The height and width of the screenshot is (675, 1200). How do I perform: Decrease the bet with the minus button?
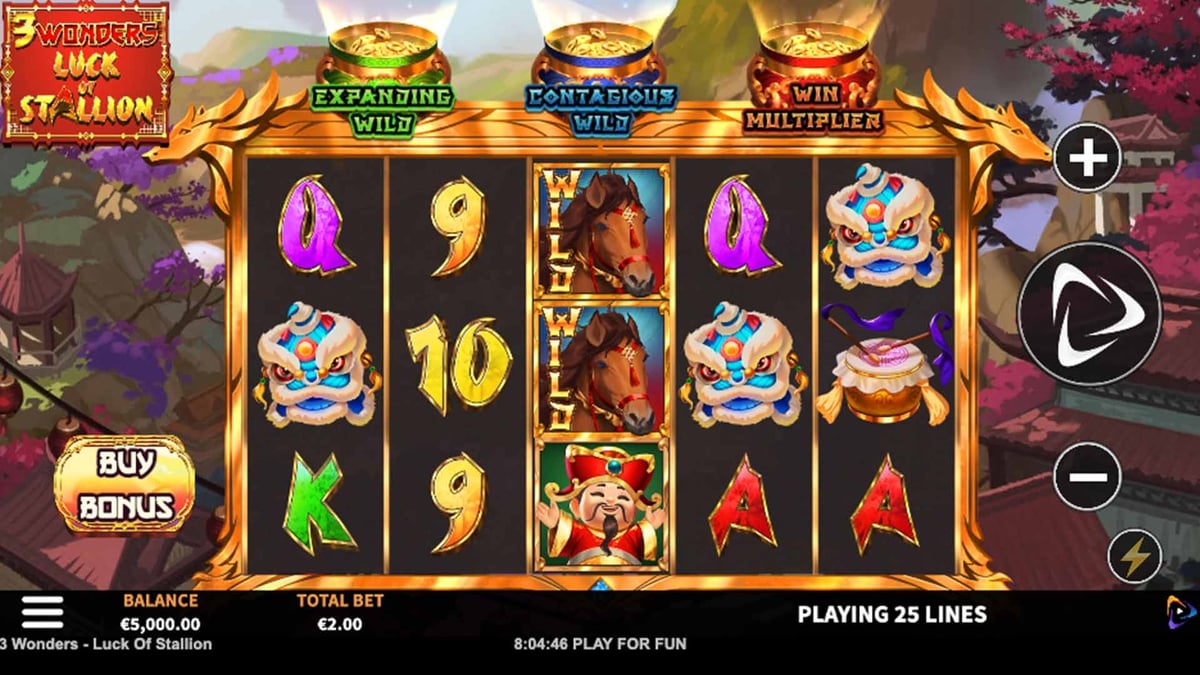click(1087, 476)
